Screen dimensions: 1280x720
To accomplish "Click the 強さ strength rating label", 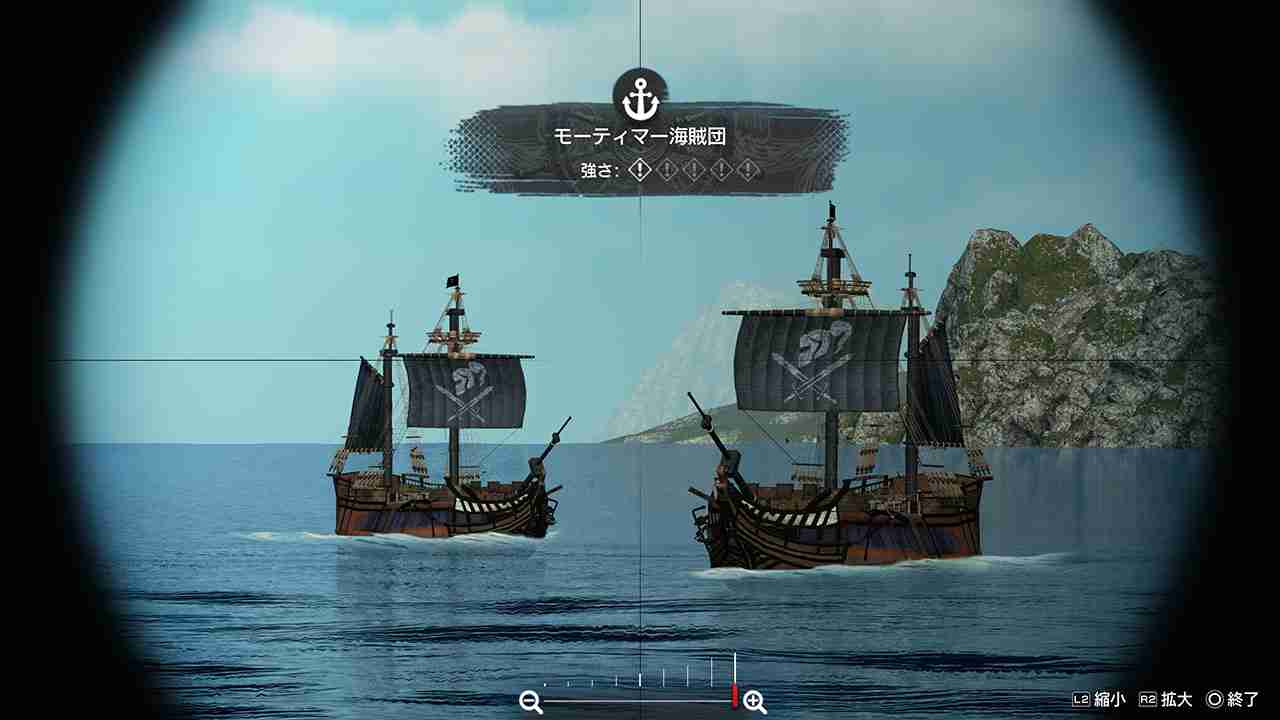I will point(600,170).
